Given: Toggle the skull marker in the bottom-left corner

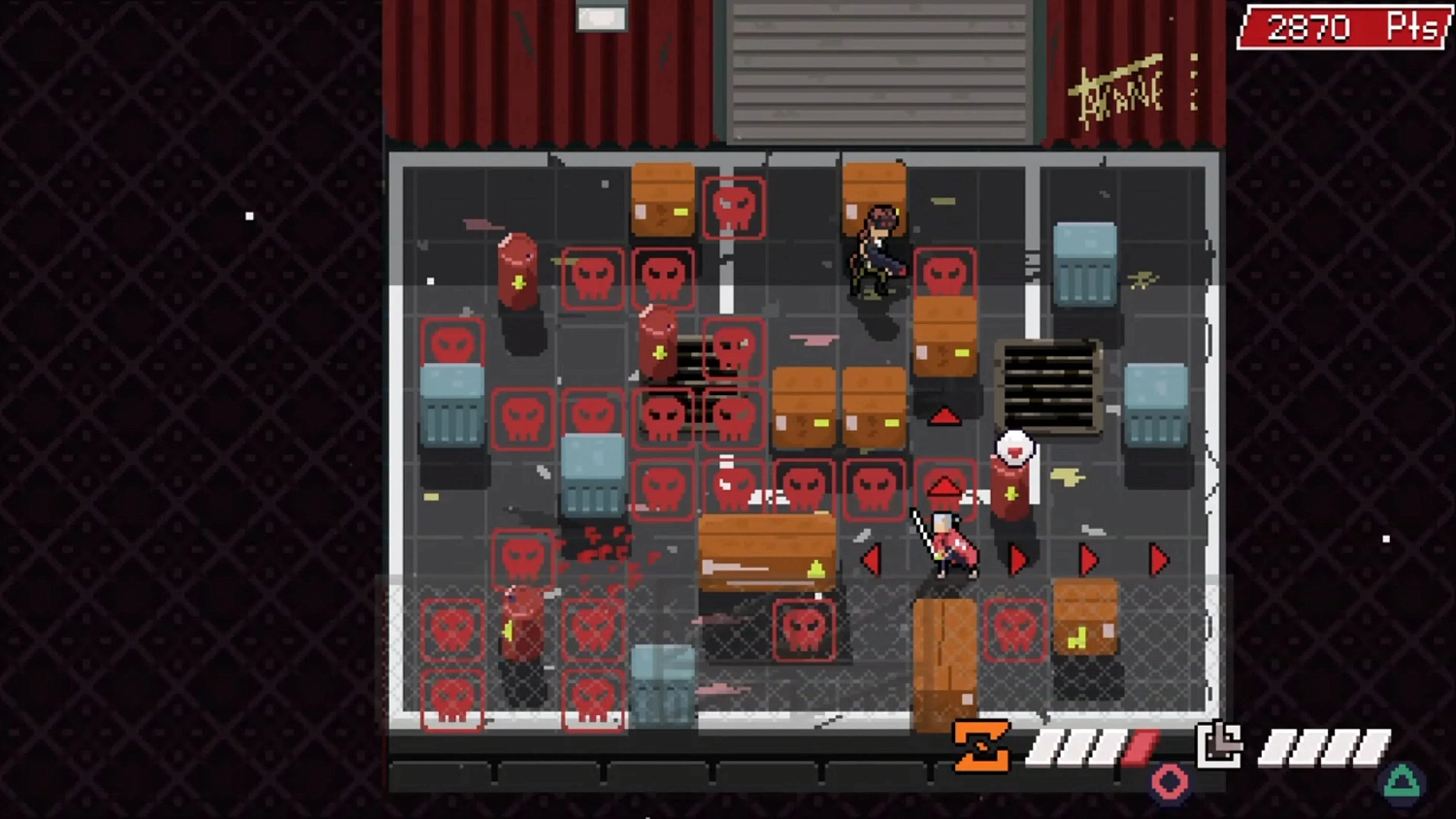Looking at the screenshot, I should coord(452,698).
